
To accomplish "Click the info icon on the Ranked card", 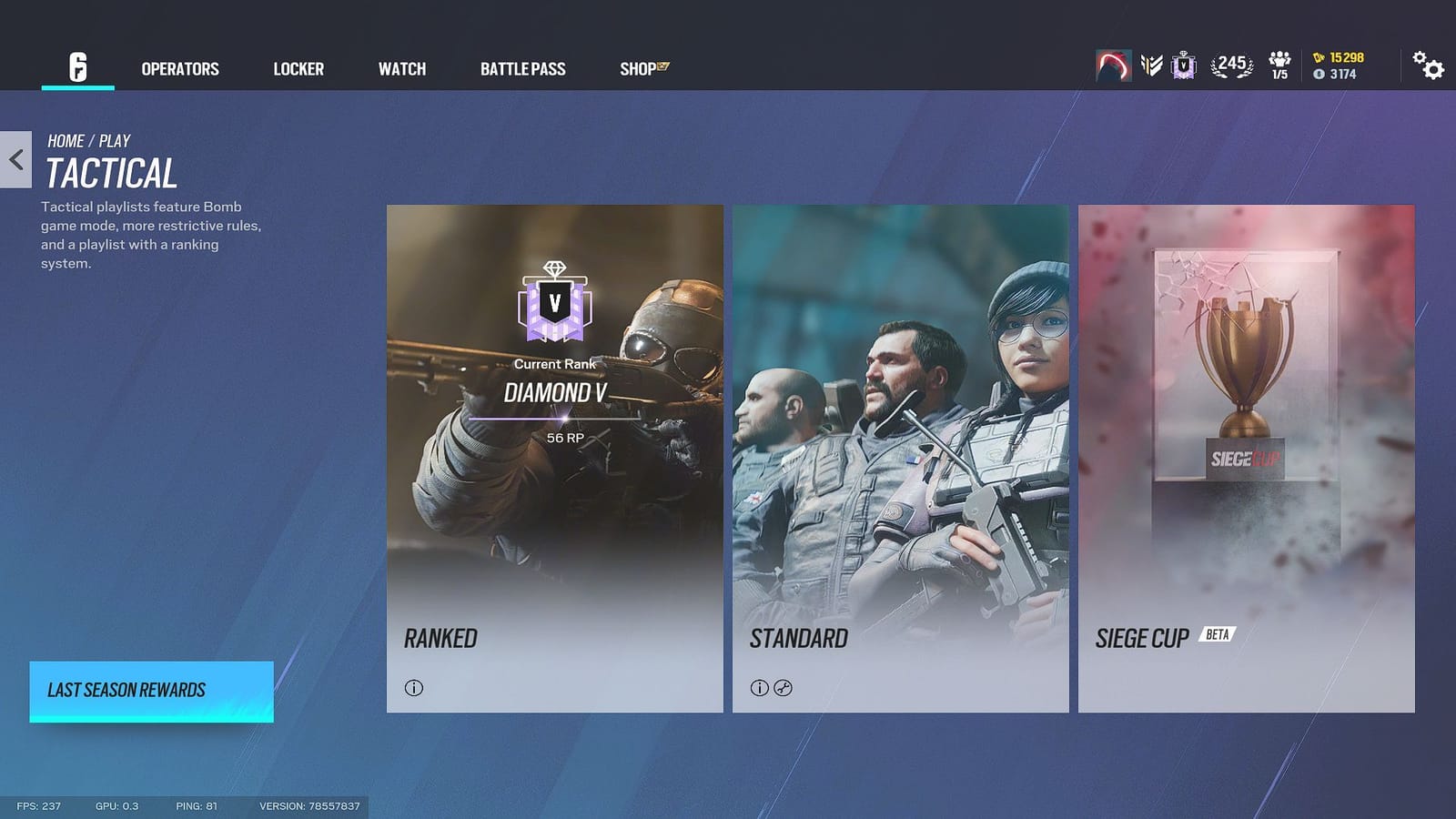I will point(415,689).
